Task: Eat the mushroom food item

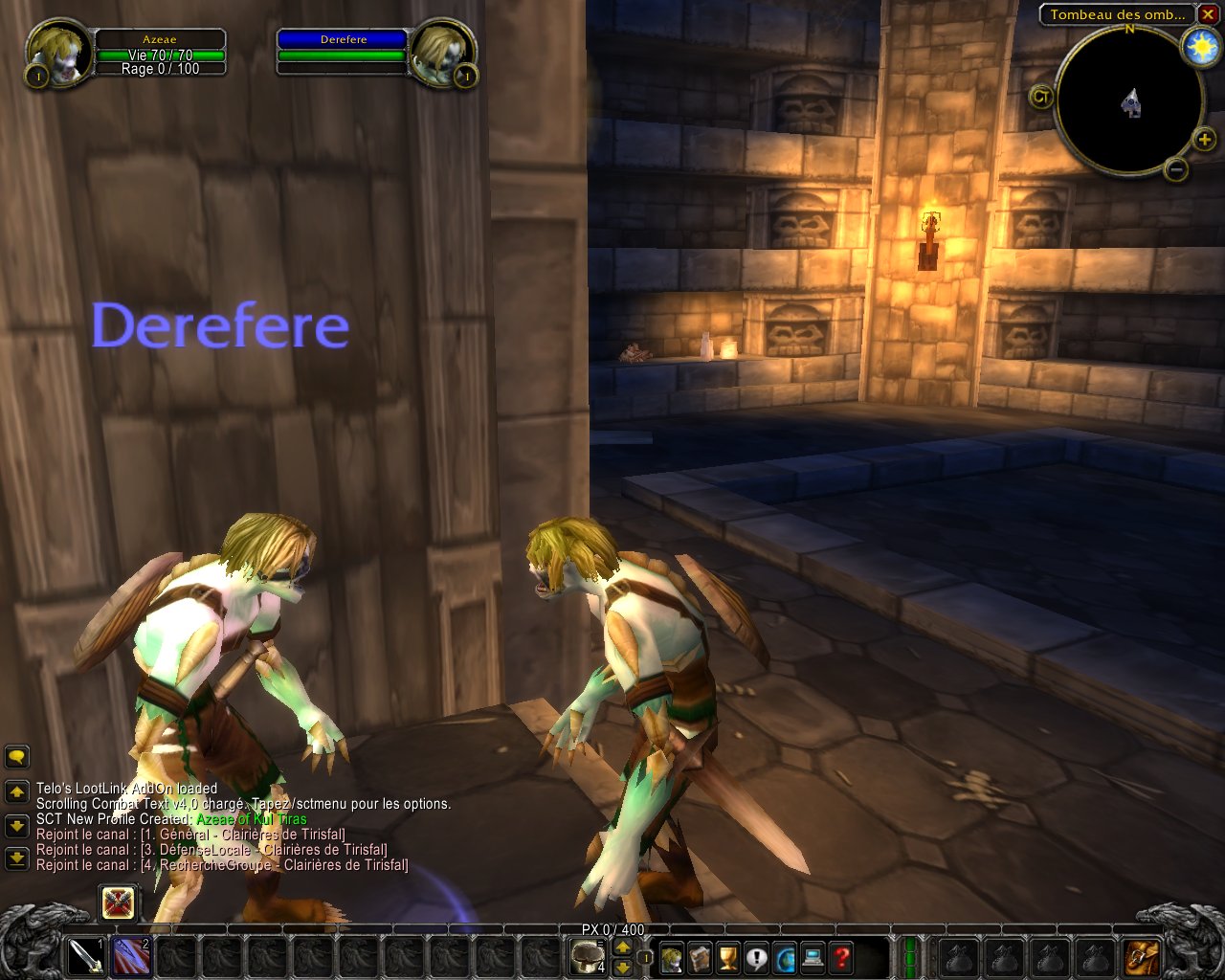Action: pos(587,956)
